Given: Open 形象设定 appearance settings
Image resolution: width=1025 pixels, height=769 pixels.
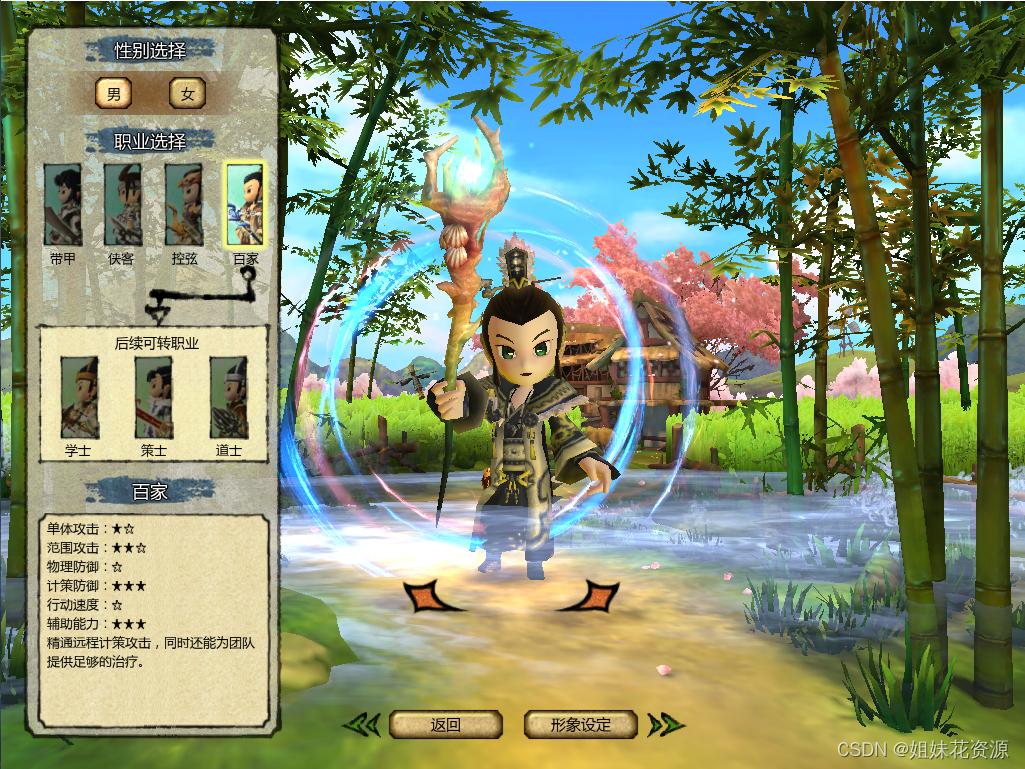Looking at the screenshot, I should click(581, 725).
